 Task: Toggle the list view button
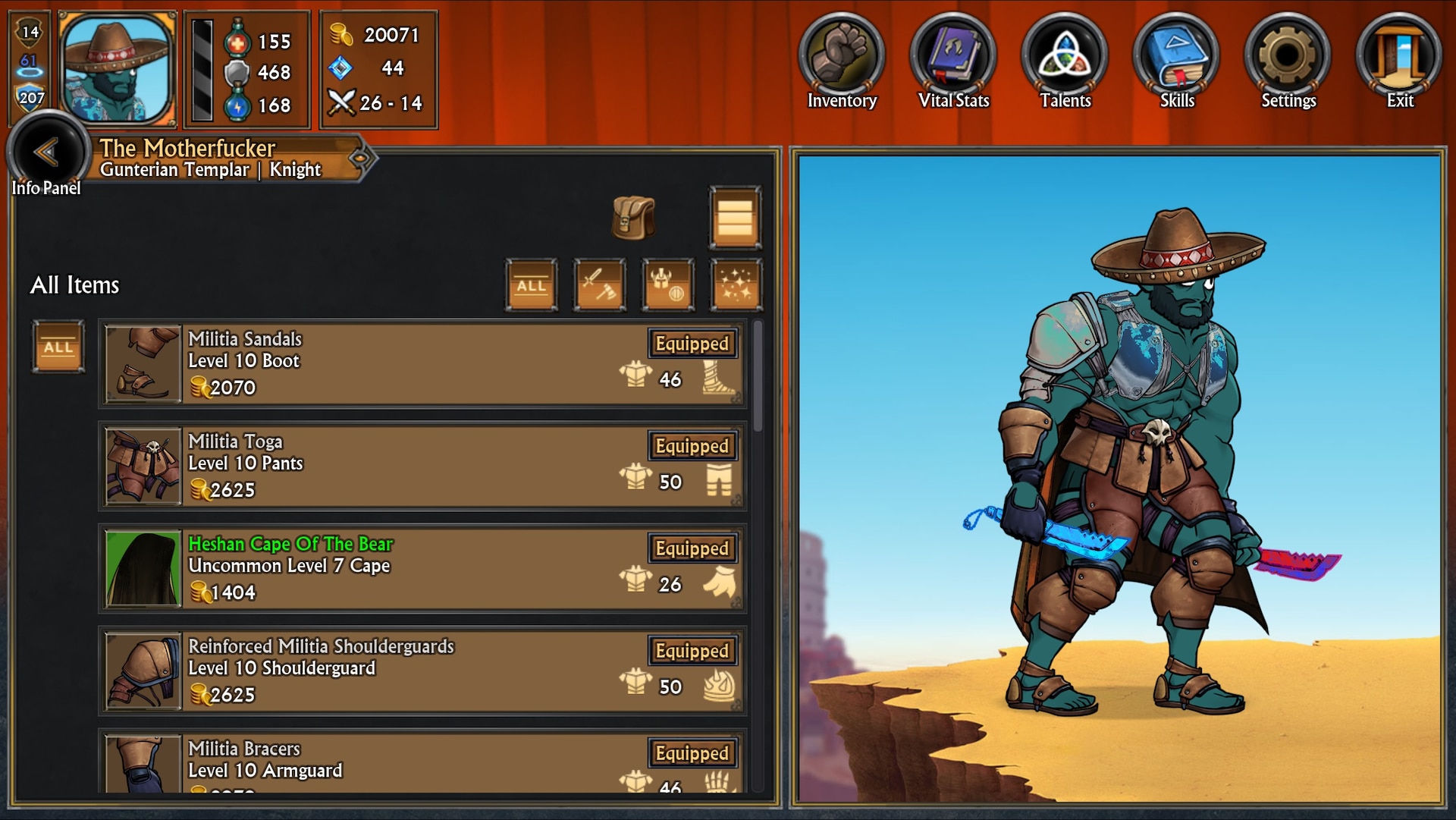pos(735,218)
